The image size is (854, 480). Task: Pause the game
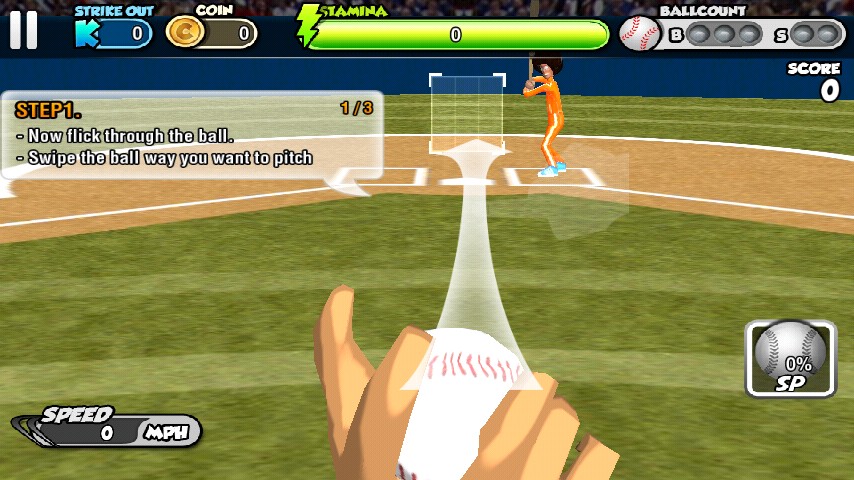(x=24, y=30)
